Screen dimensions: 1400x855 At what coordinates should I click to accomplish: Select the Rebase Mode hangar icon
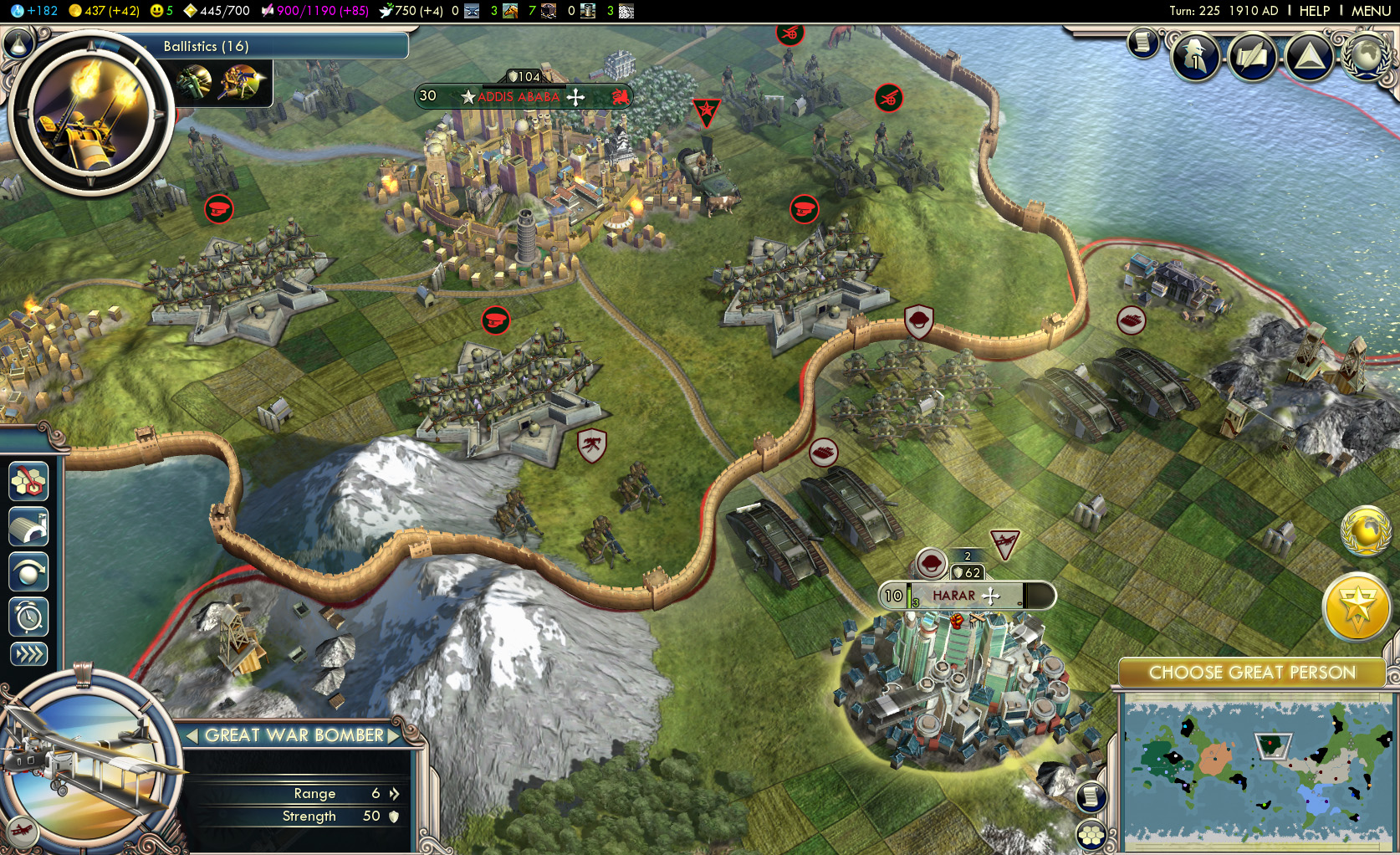coord(29,528)
